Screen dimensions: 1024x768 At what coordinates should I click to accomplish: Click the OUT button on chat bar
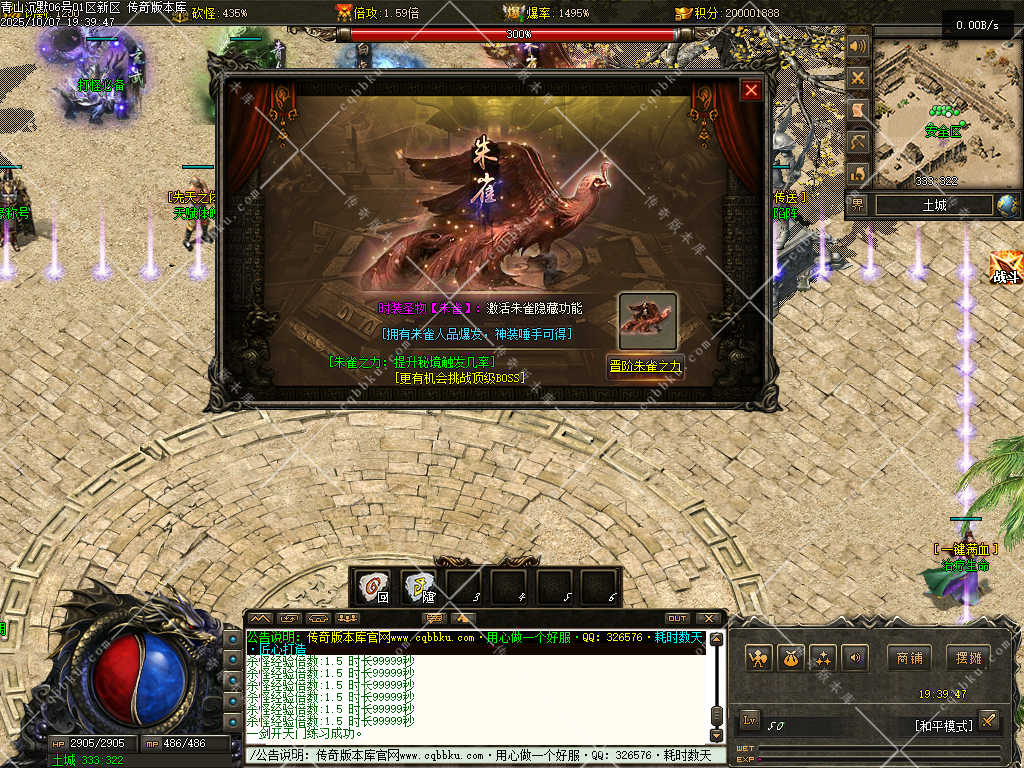click(x=678, y=618)
